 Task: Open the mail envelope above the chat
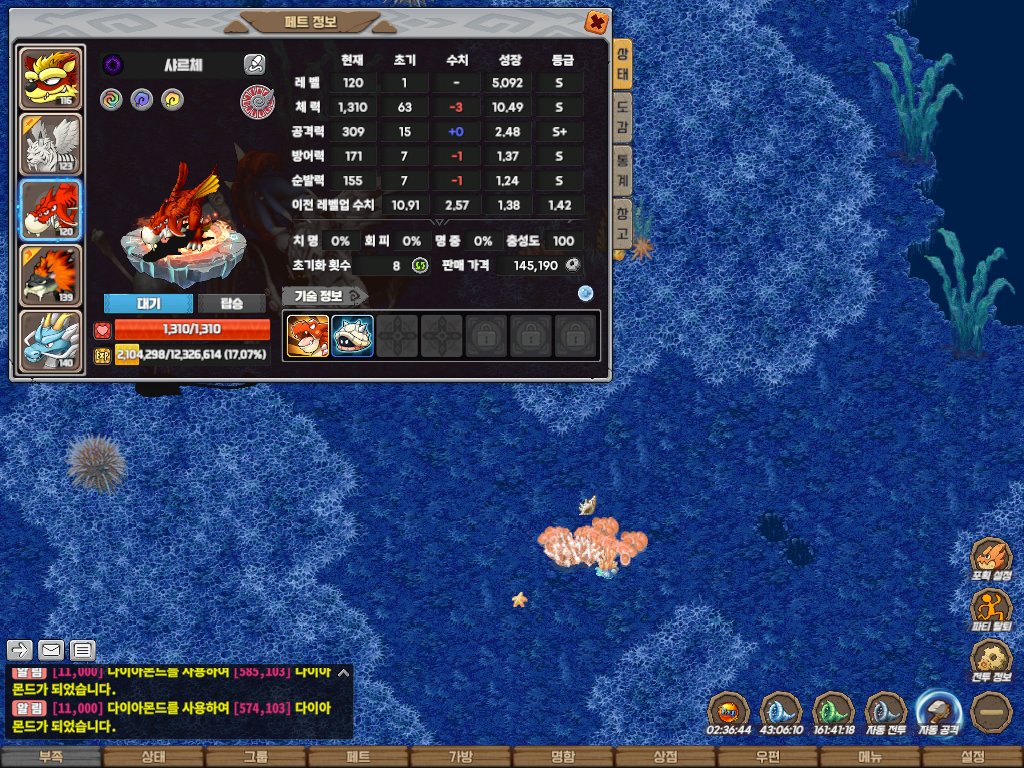pos(51,650)
